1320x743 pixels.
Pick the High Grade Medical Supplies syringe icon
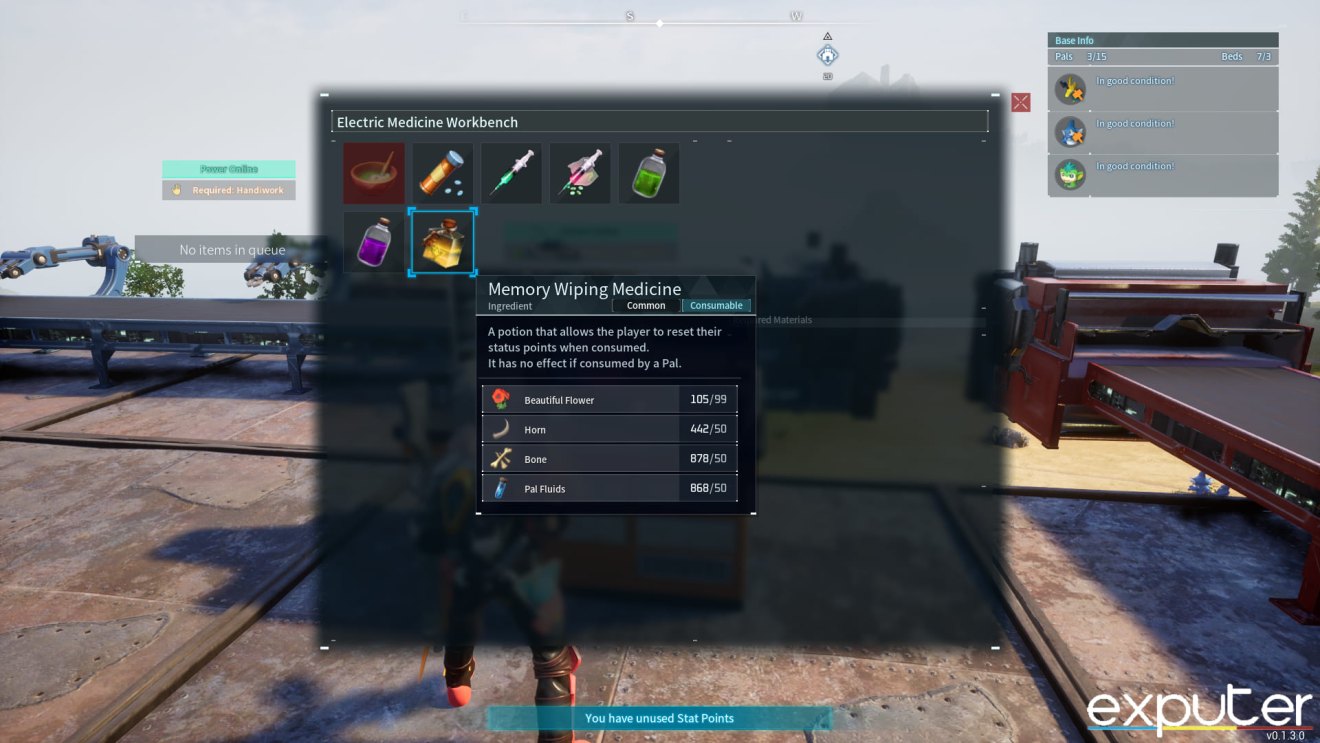[x=580, y=171]
